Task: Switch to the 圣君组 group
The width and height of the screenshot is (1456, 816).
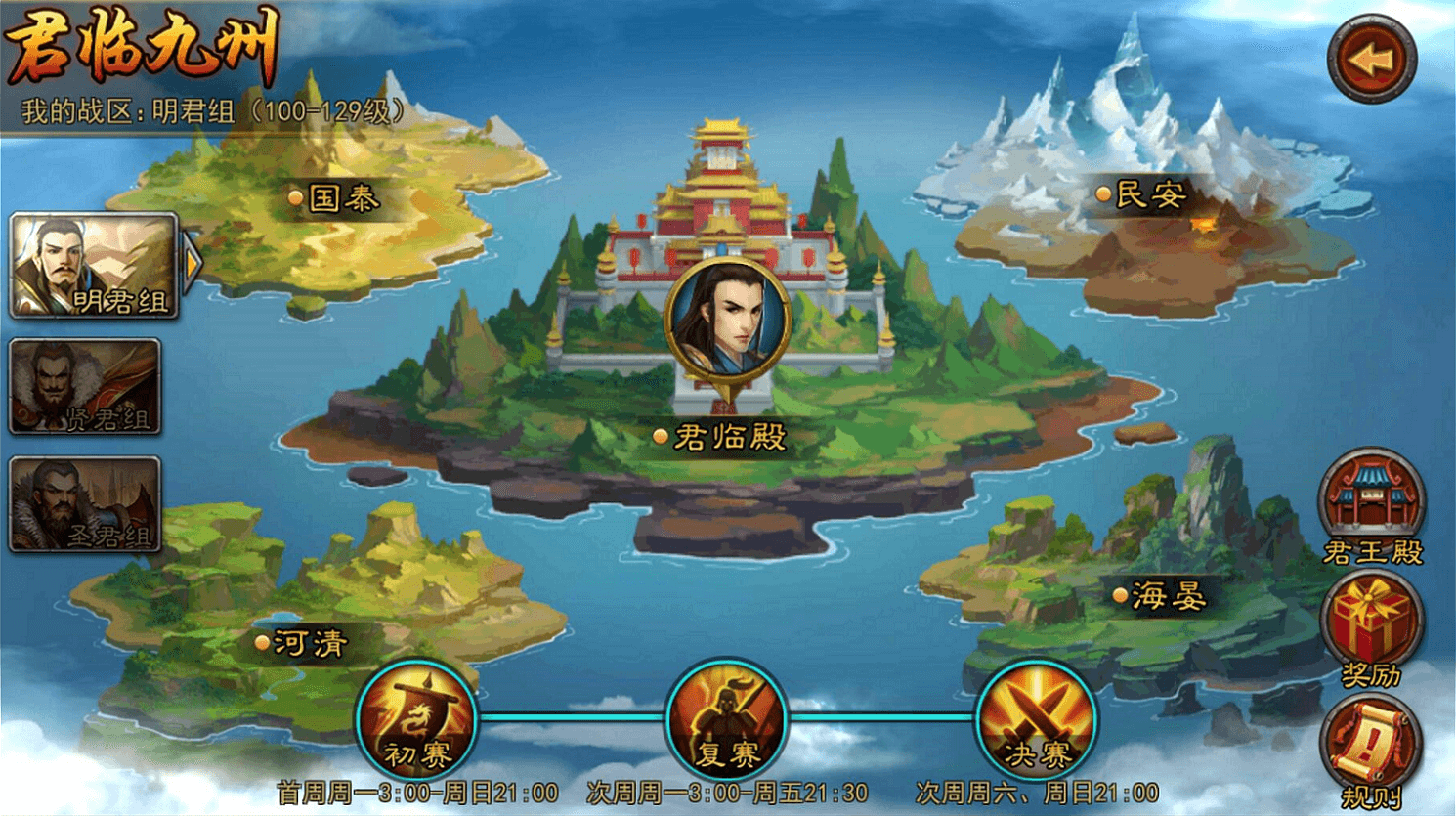Action: [x=85, y=504]
